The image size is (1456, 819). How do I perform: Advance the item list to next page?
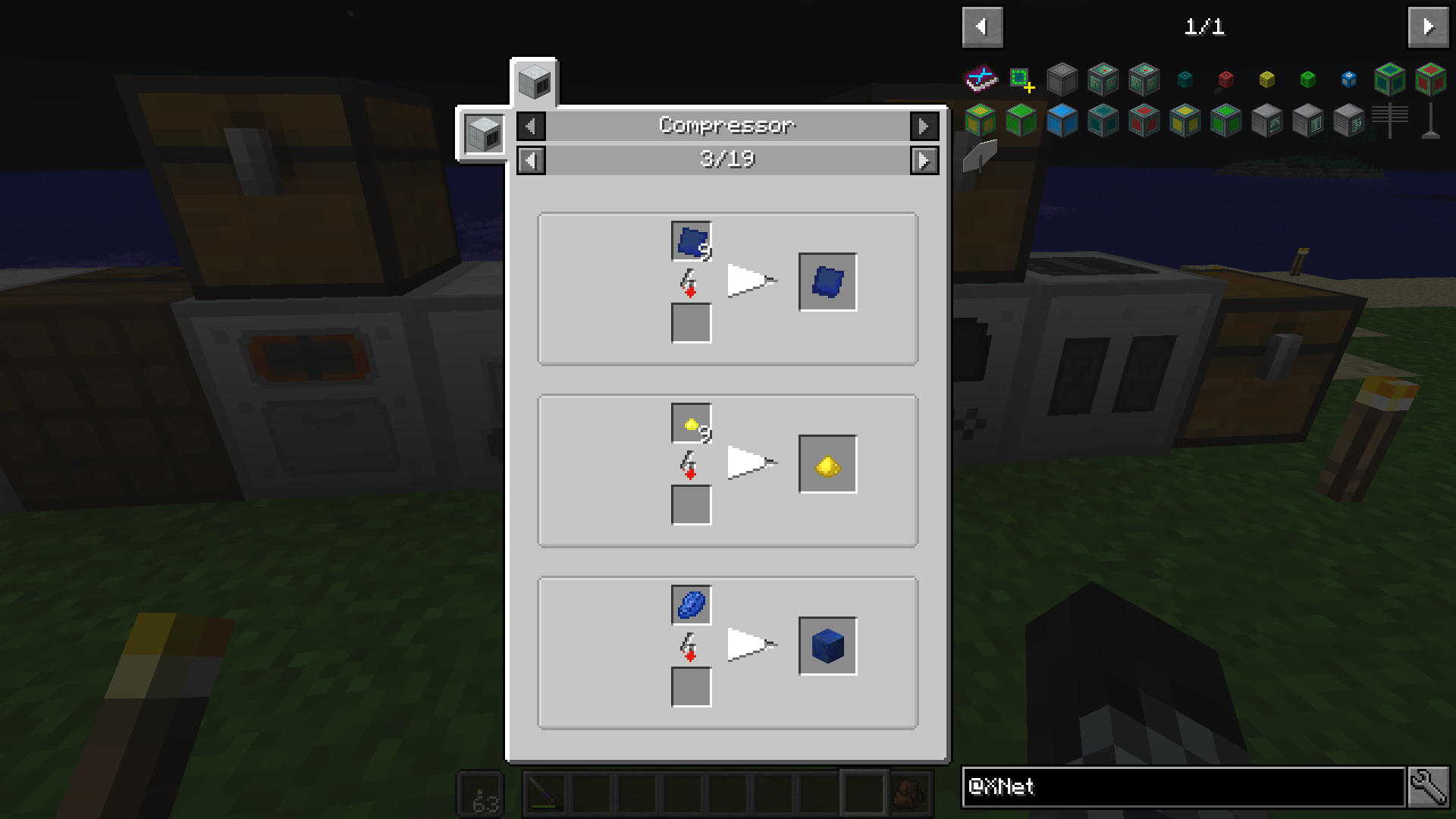[1428, 27]
